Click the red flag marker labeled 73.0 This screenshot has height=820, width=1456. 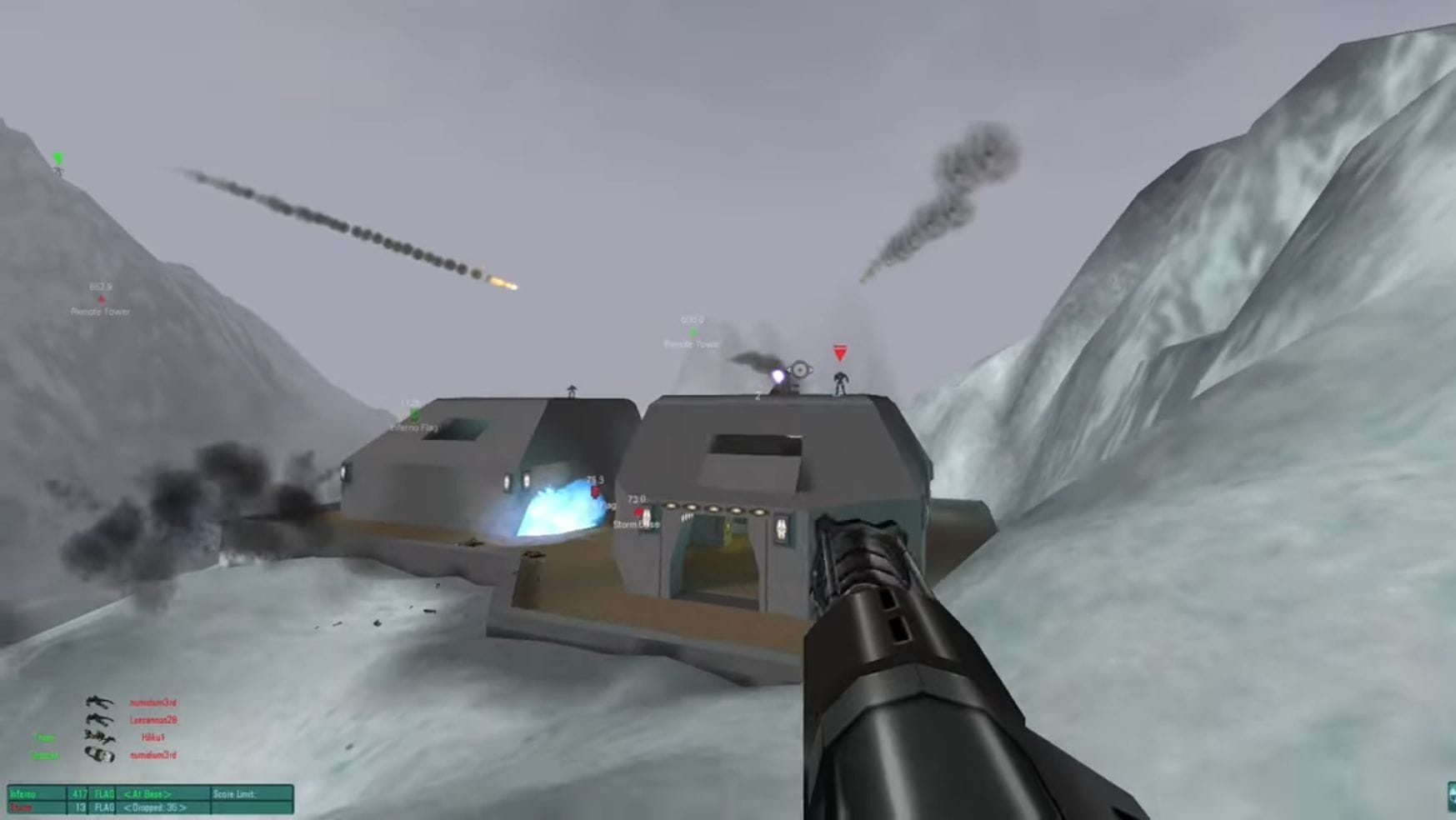[x=638, y=511]
